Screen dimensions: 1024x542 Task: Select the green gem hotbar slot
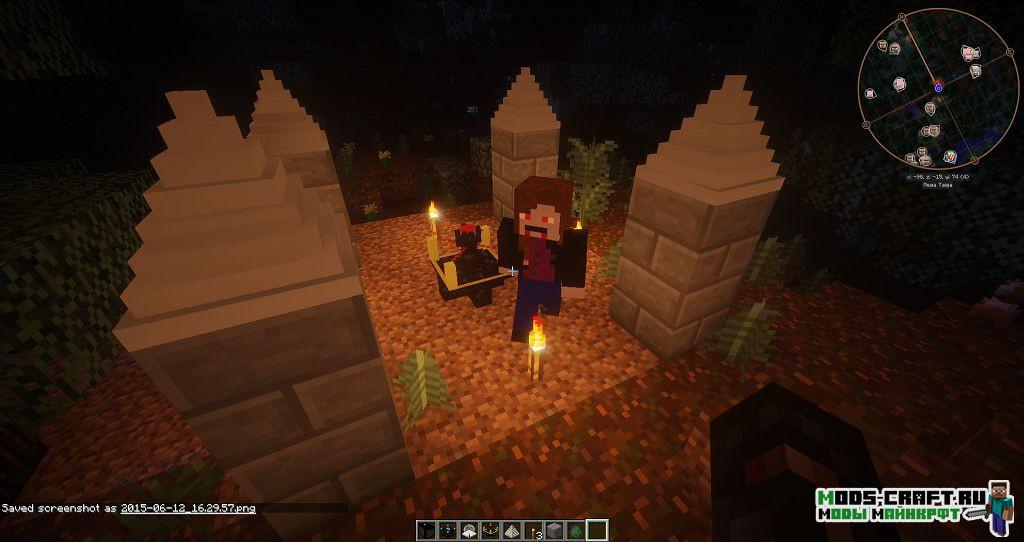click(x=577, y=530)
